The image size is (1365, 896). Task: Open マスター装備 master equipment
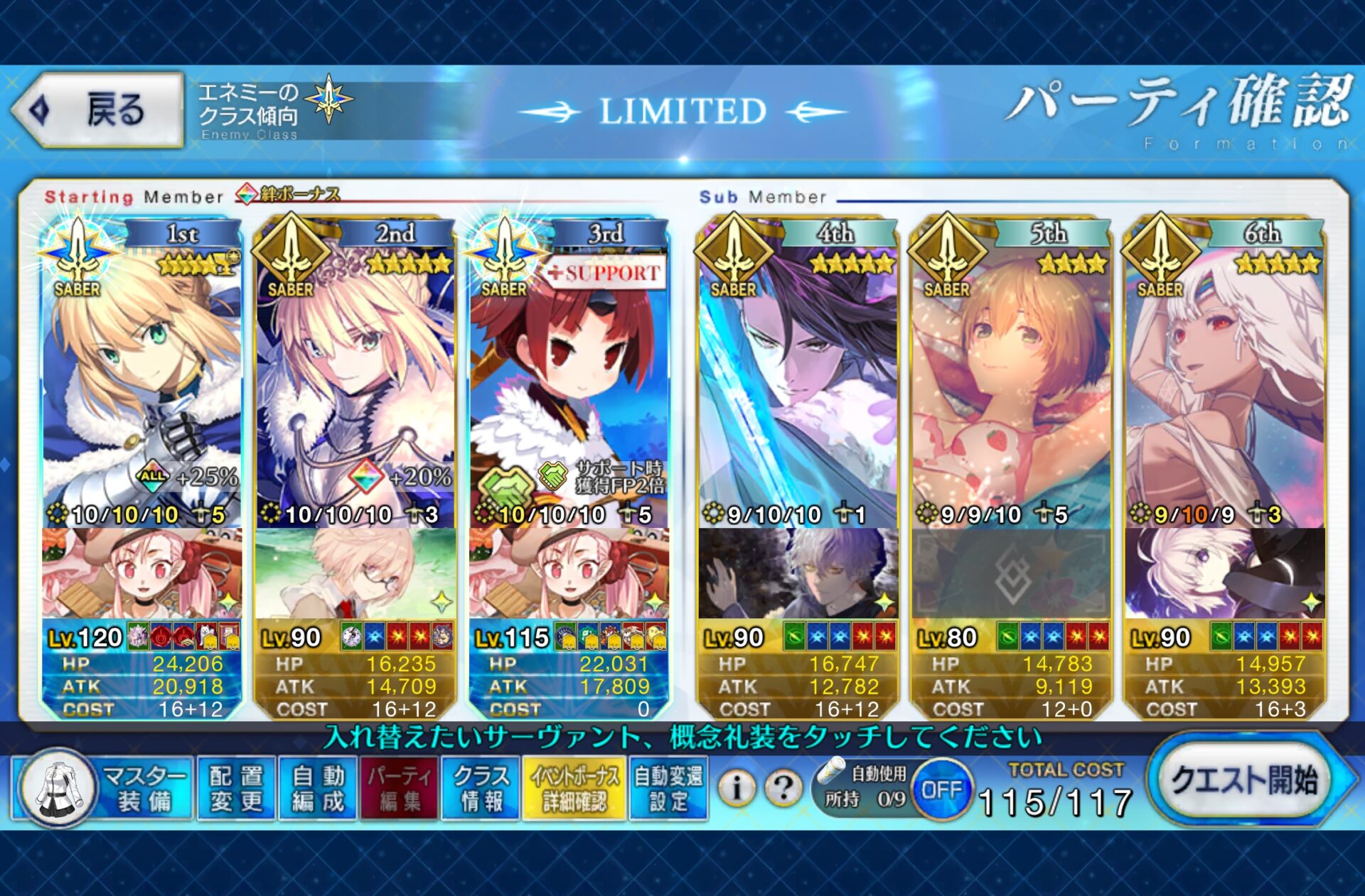coord(103,789)
